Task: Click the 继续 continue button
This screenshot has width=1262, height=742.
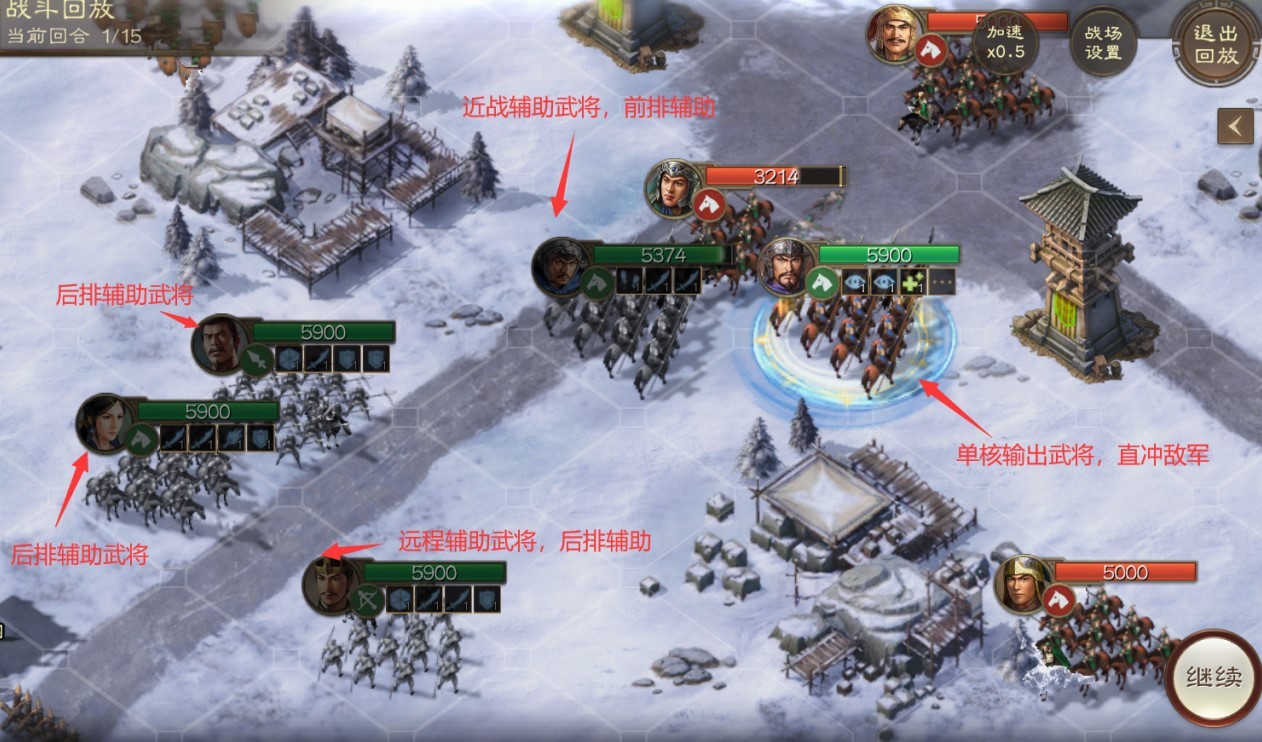Action: coord(1214,677)
